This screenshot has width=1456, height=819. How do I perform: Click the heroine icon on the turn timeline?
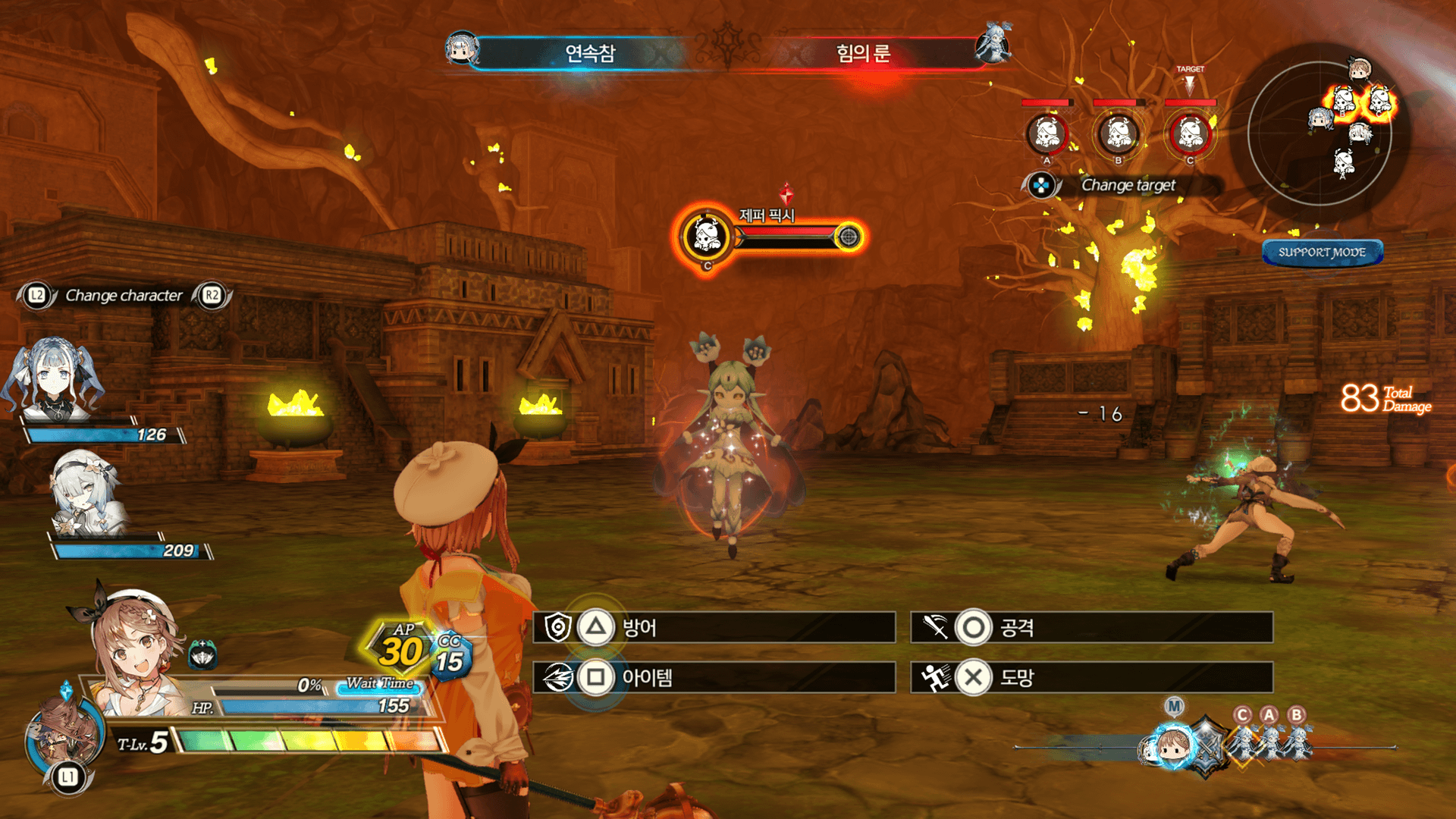[1172, 745]
